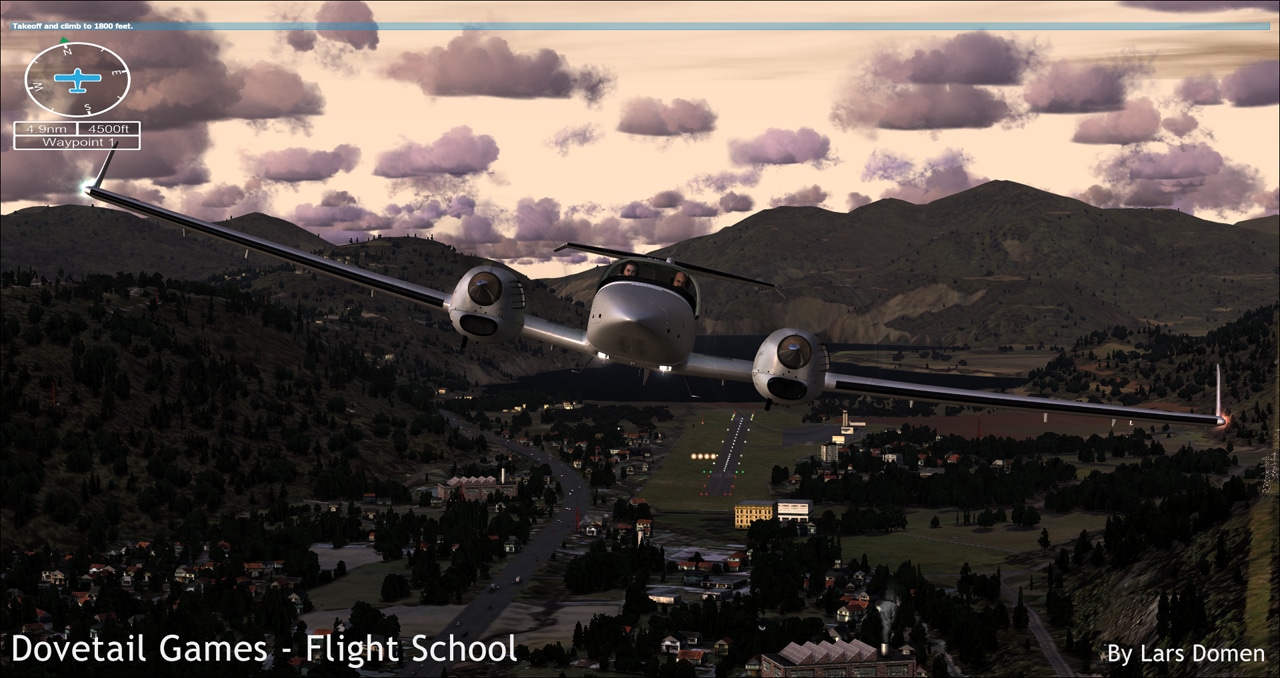This screenshot has width=1280, height=678.
Task: Click the takeoff objective bar
Action: (640, 26)
